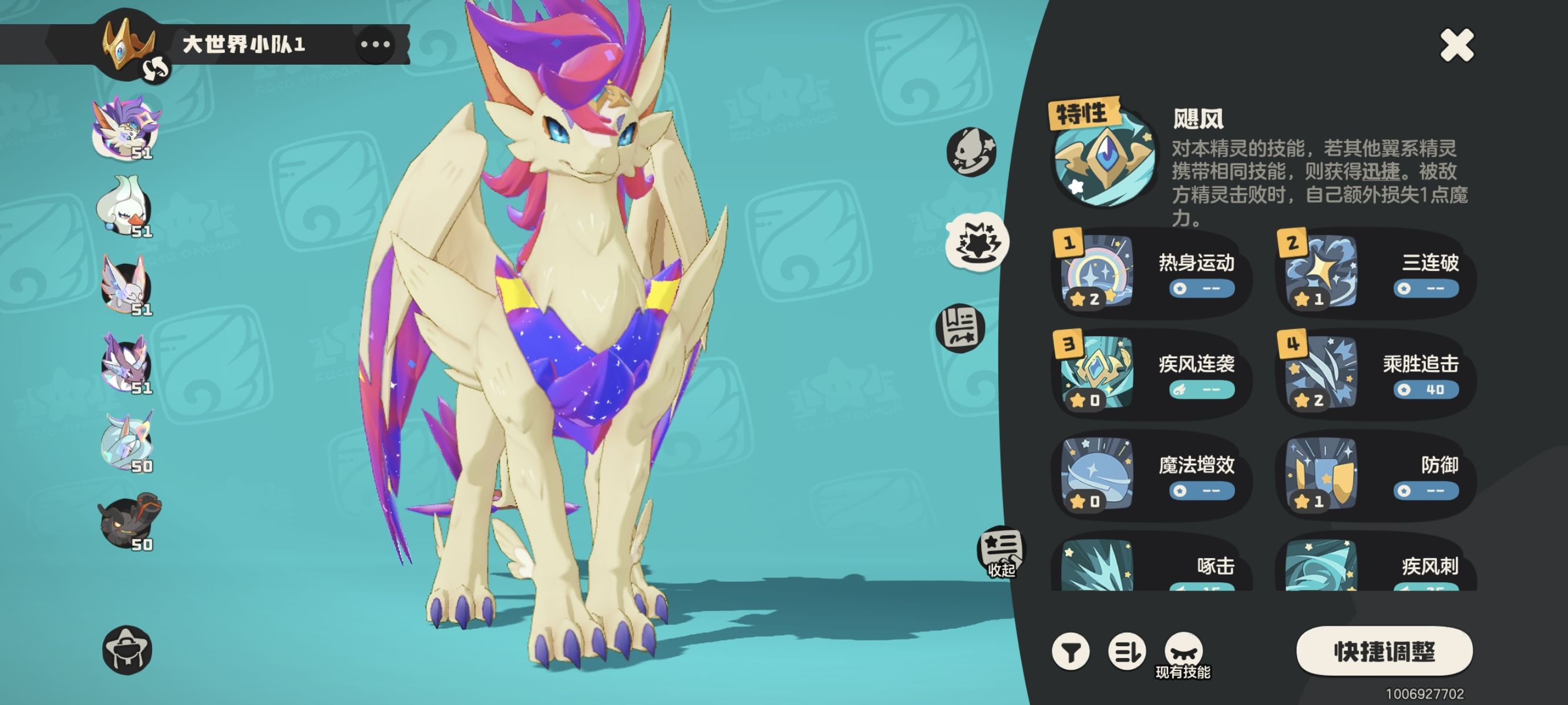This screenshot has width=1568, height=705.
Task: Pick the 魔法增效 skill from the list
Action: (1150, 475)
